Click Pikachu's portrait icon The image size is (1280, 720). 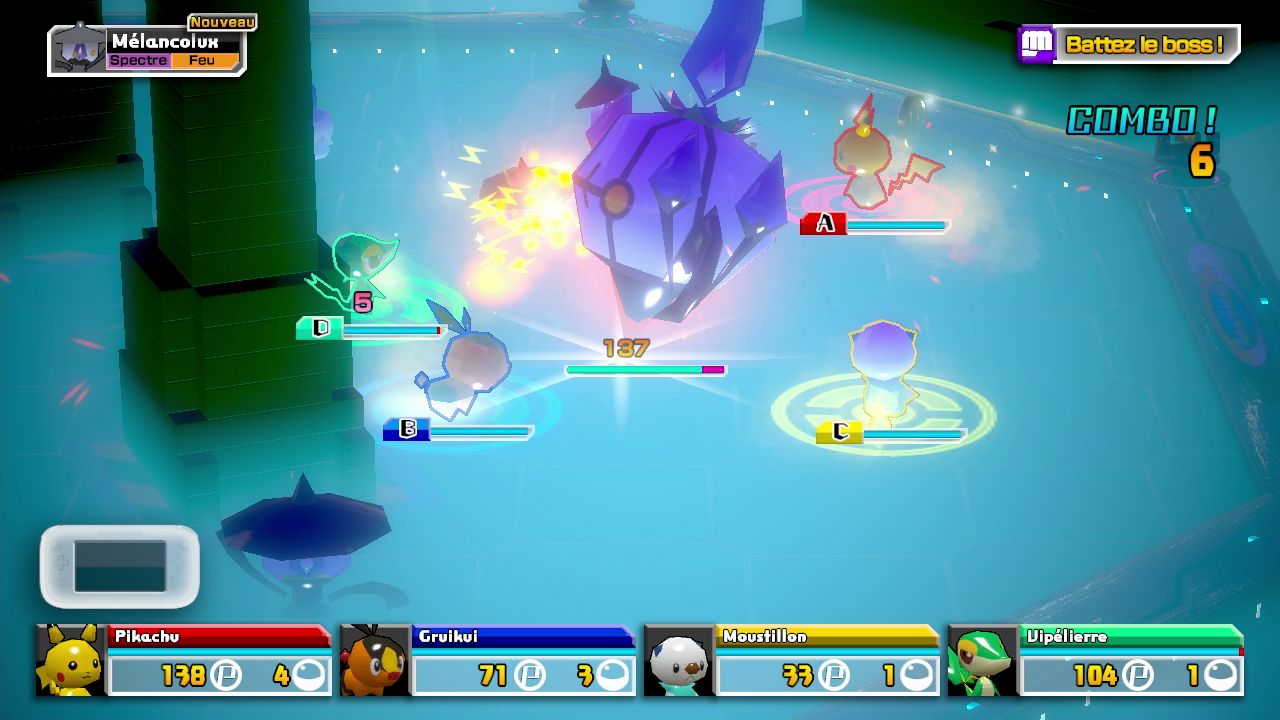pyautogui.click(x=71, y=661)
